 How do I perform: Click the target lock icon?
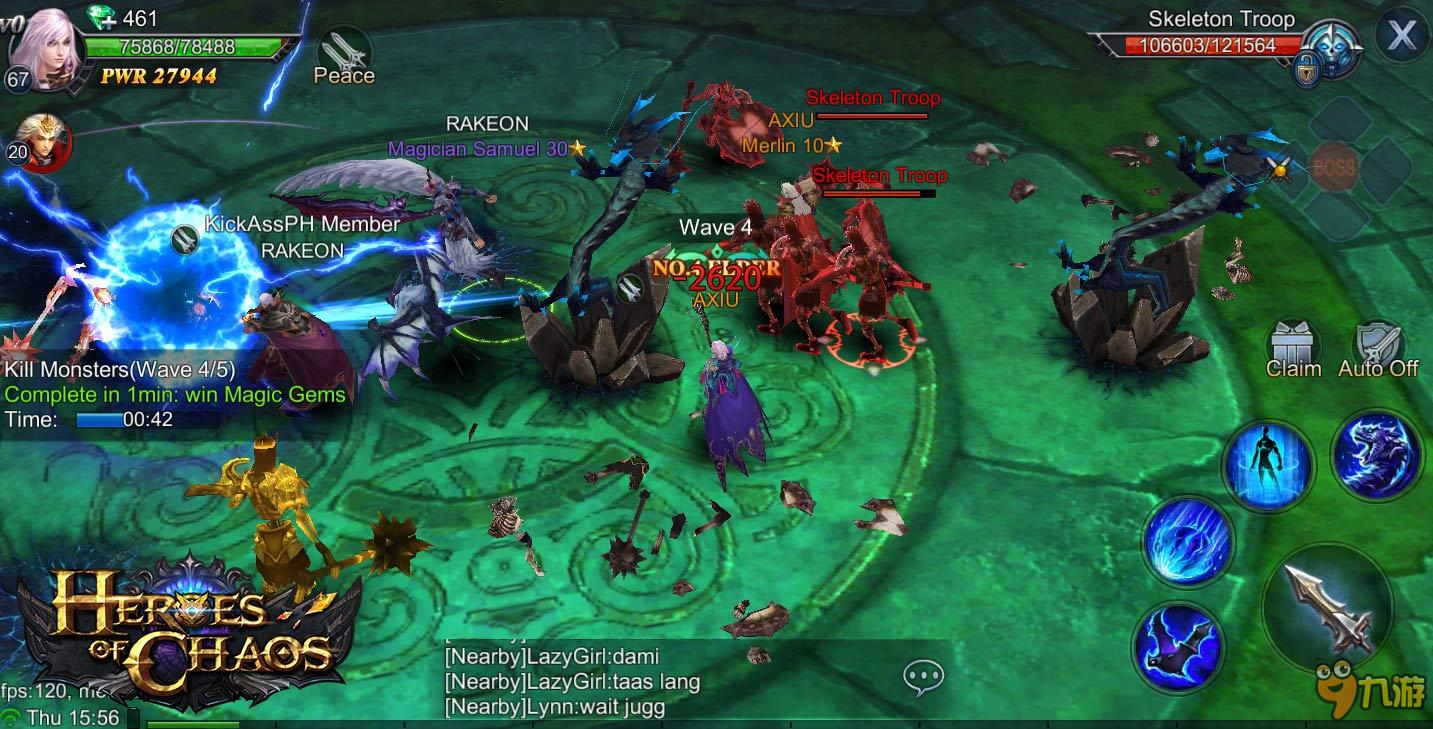pyautogui.click(x=1307, y=72)
